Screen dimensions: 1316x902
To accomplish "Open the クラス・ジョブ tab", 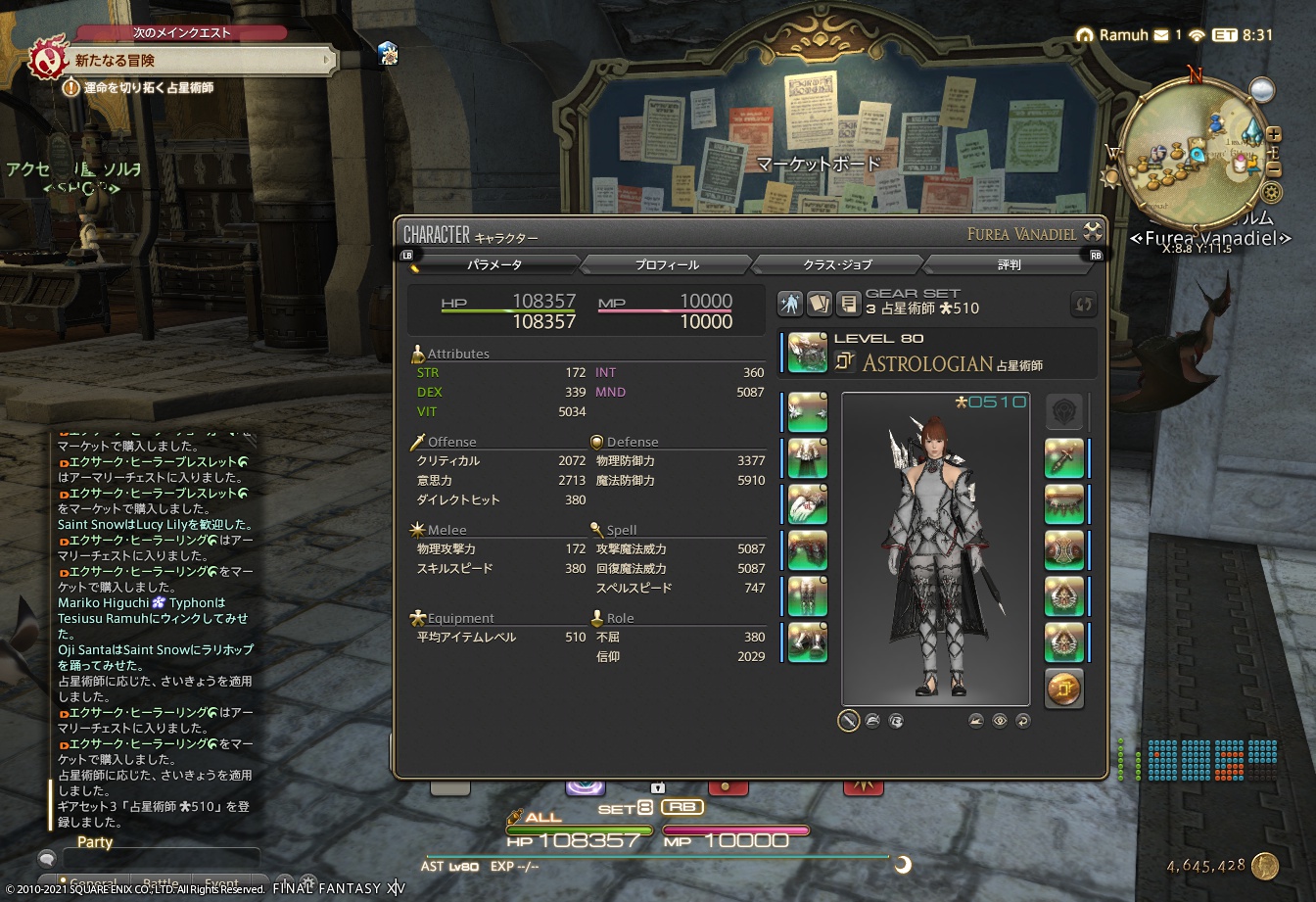I will coord(840,263).
